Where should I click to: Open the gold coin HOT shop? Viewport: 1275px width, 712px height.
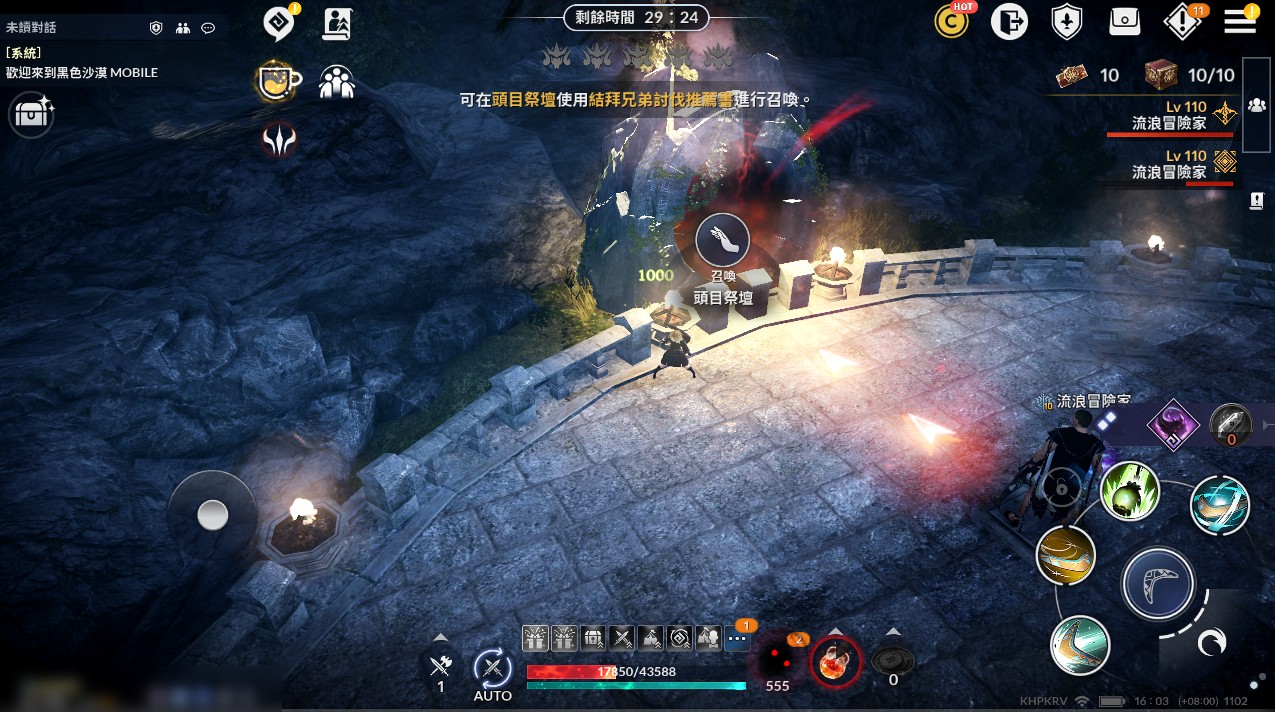pyautogui.click(x=954, y=21)
